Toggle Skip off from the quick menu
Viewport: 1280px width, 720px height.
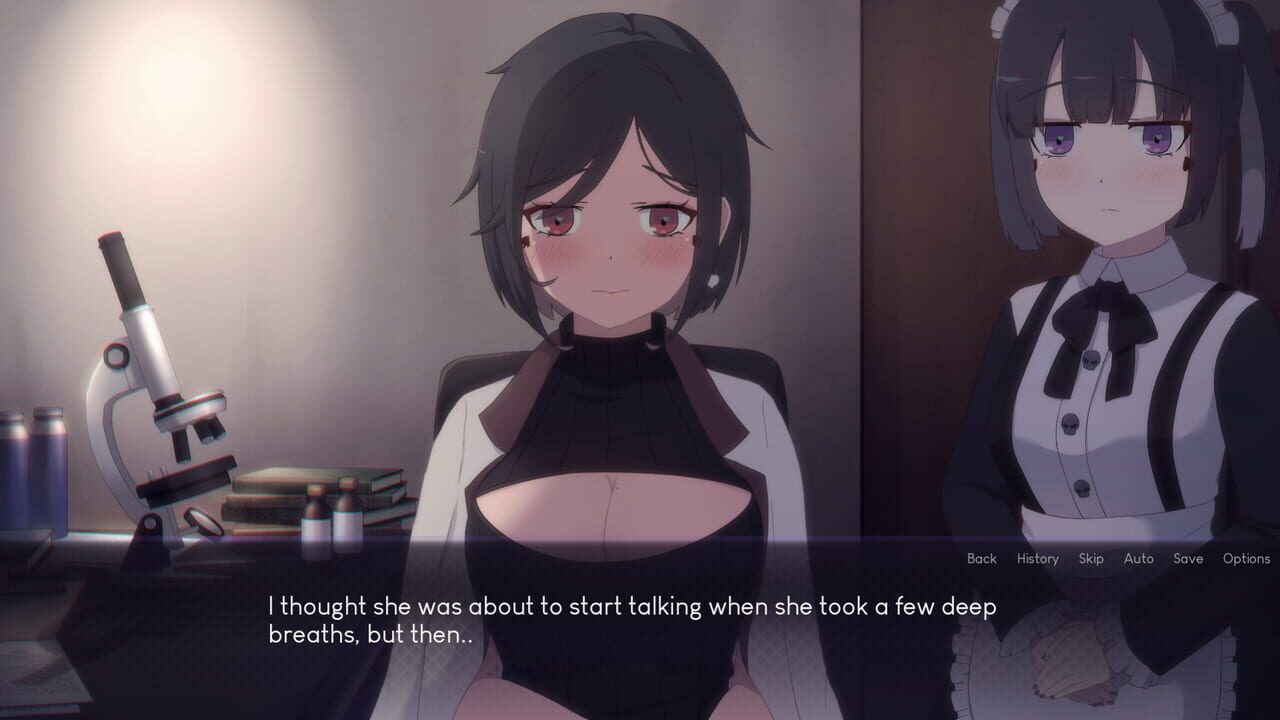pos(1091,559)
